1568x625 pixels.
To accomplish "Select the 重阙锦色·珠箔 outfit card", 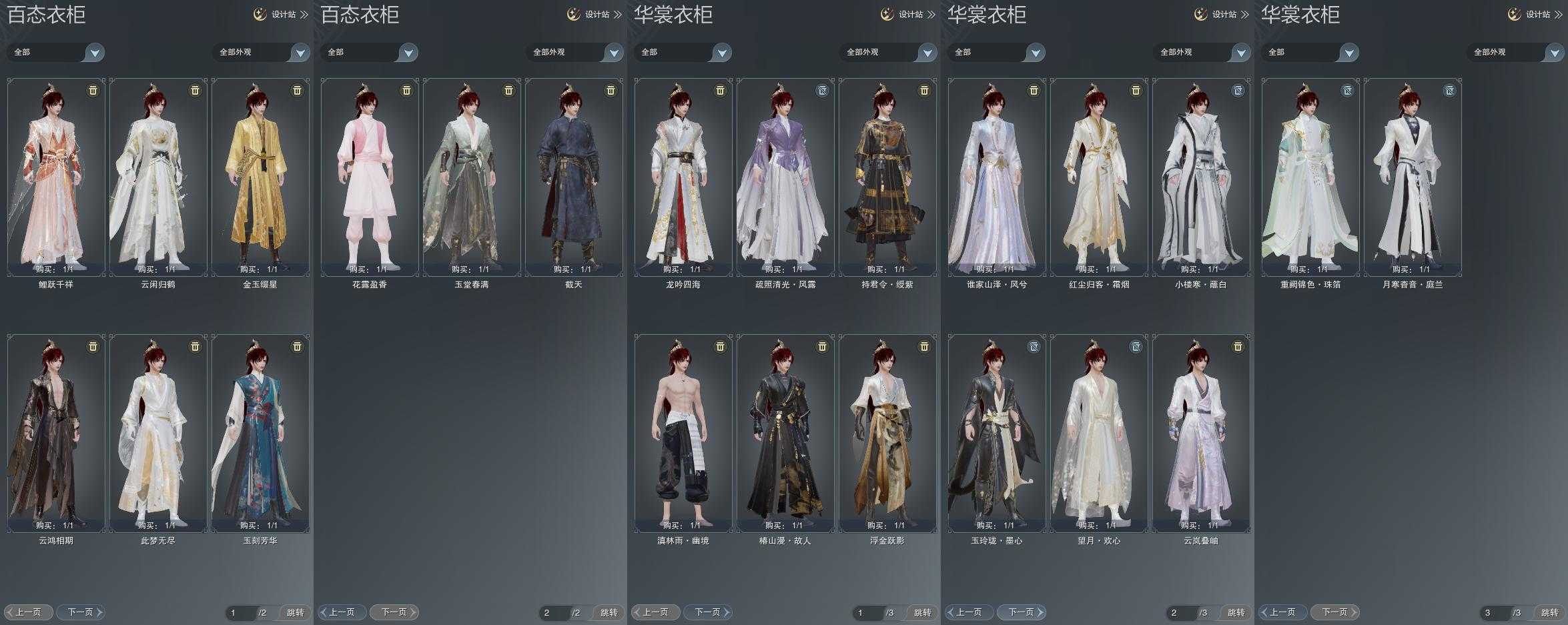I will (x=1310, y=177).
